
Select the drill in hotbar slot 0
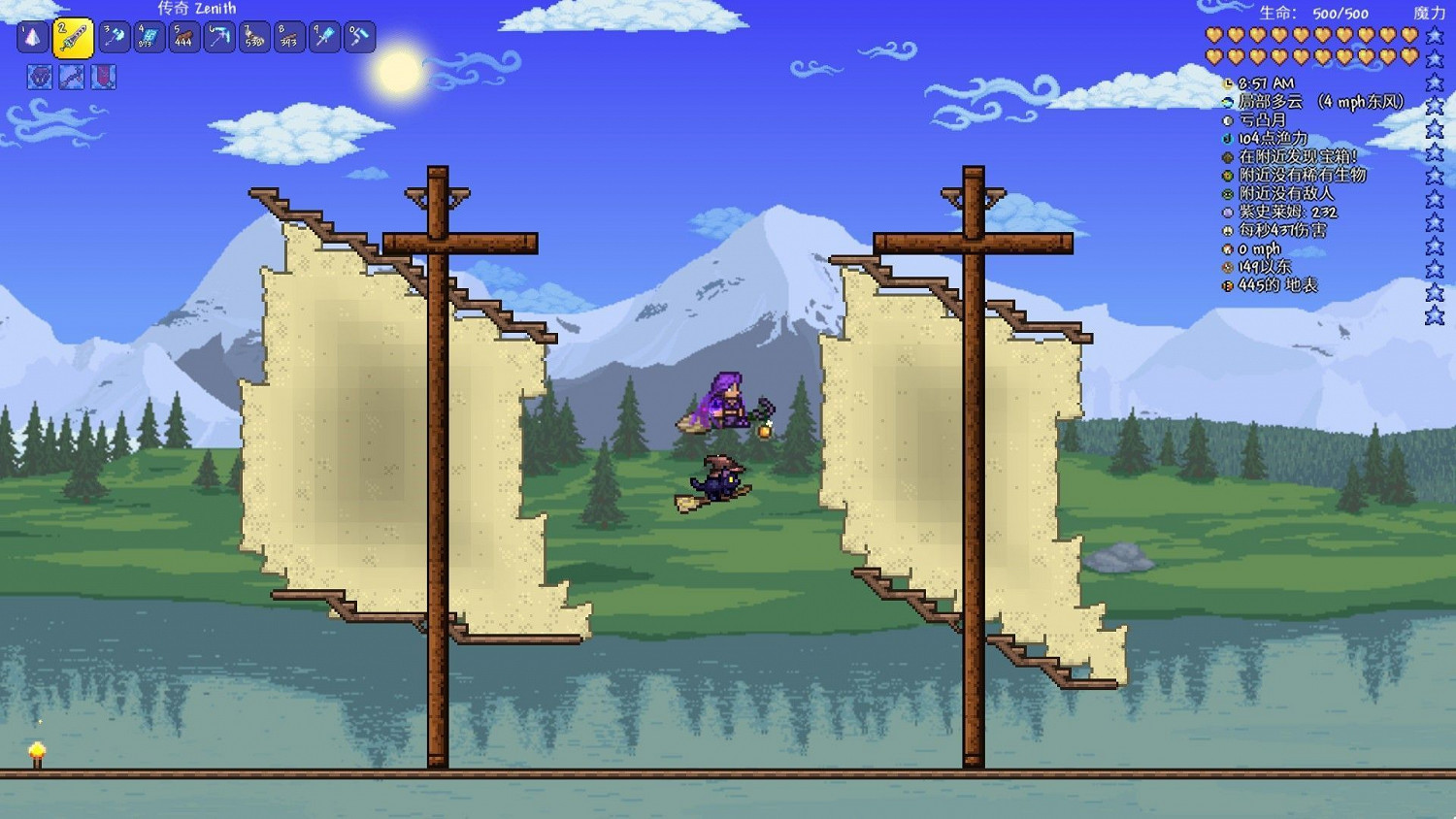(360, 38)
